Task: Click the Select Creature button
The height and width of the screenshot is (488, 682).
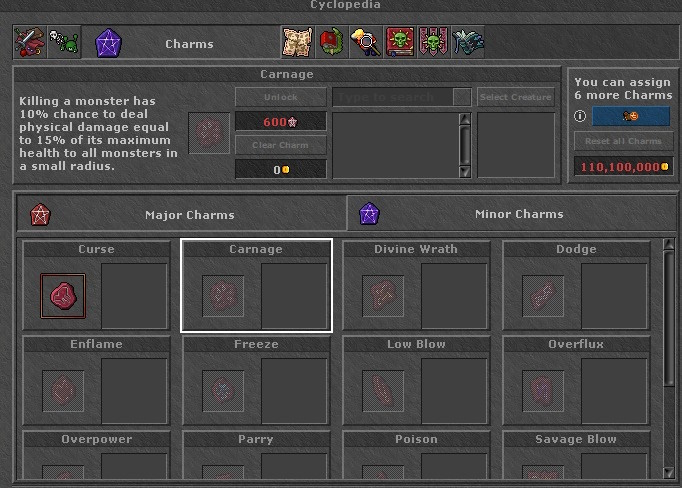Action: tap(516, 97)
